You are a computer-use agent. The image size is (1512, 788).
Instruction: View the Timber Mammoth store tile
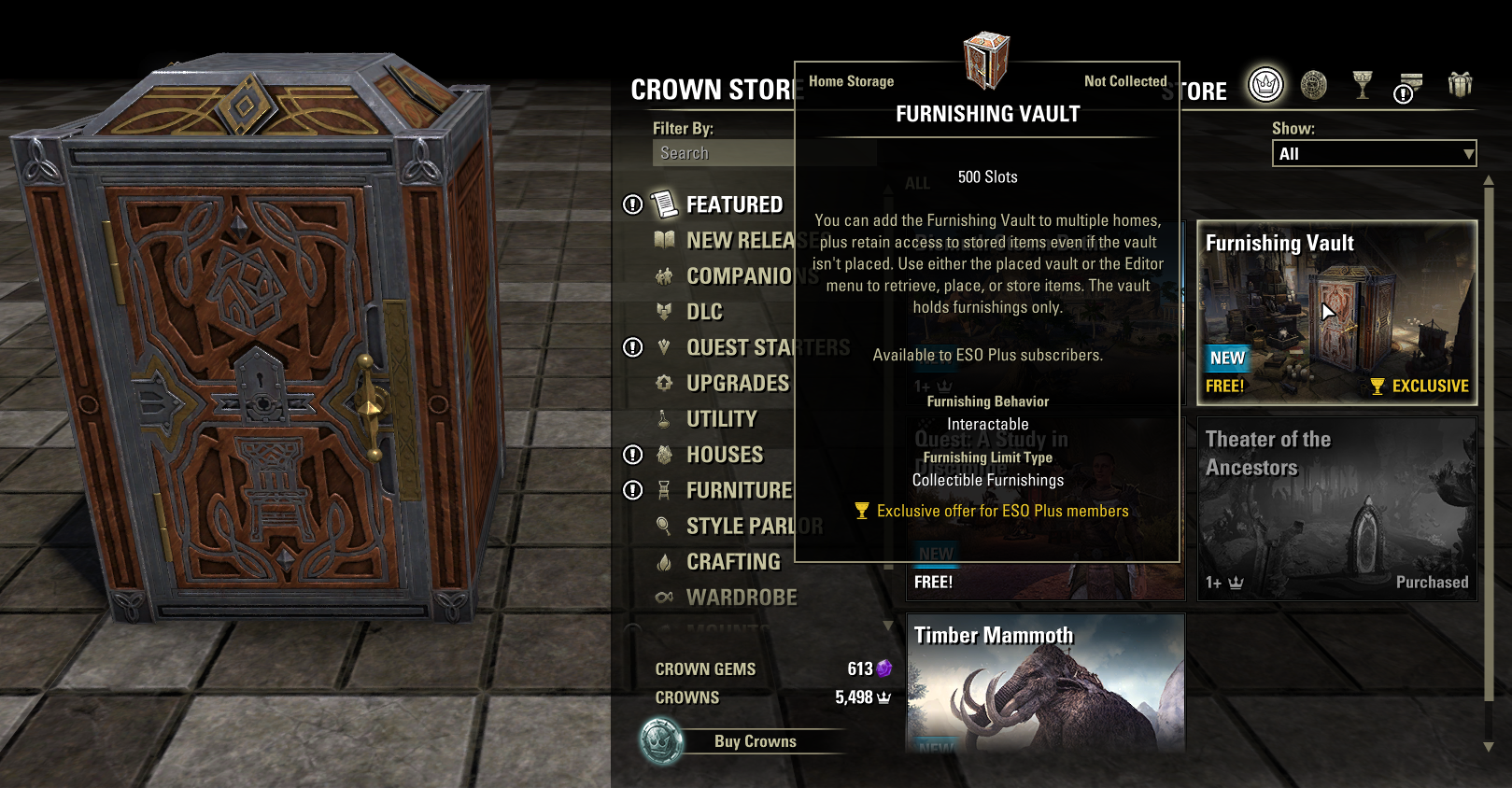[1045, 683]
